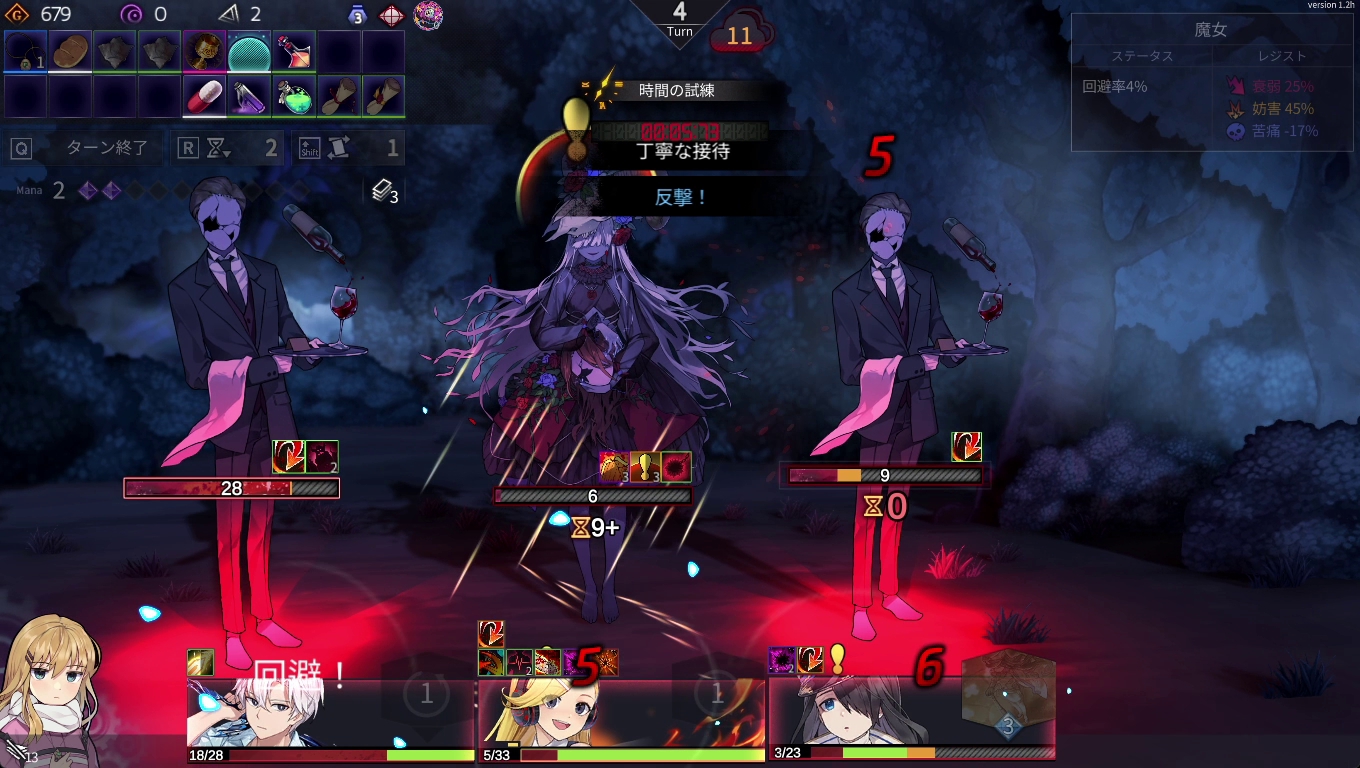Select the necklace item in inventory

[x=25, y=51]
